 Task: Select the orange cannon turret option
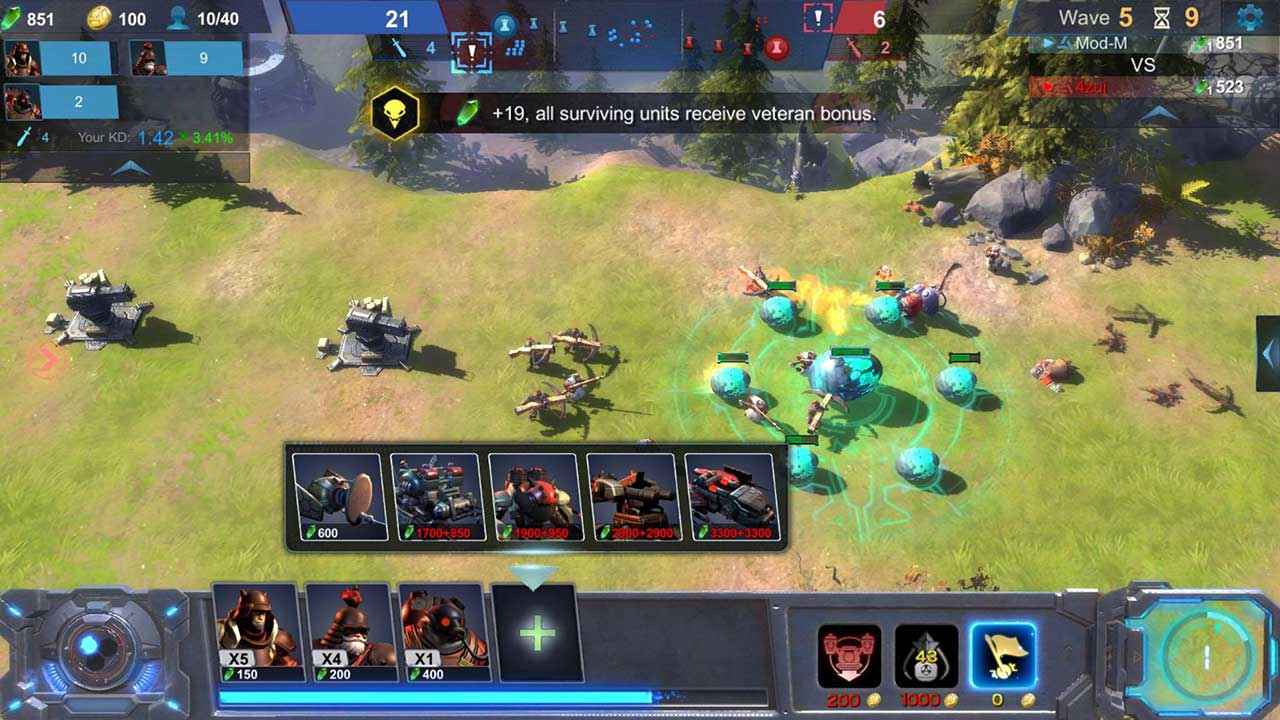point(633,497)
